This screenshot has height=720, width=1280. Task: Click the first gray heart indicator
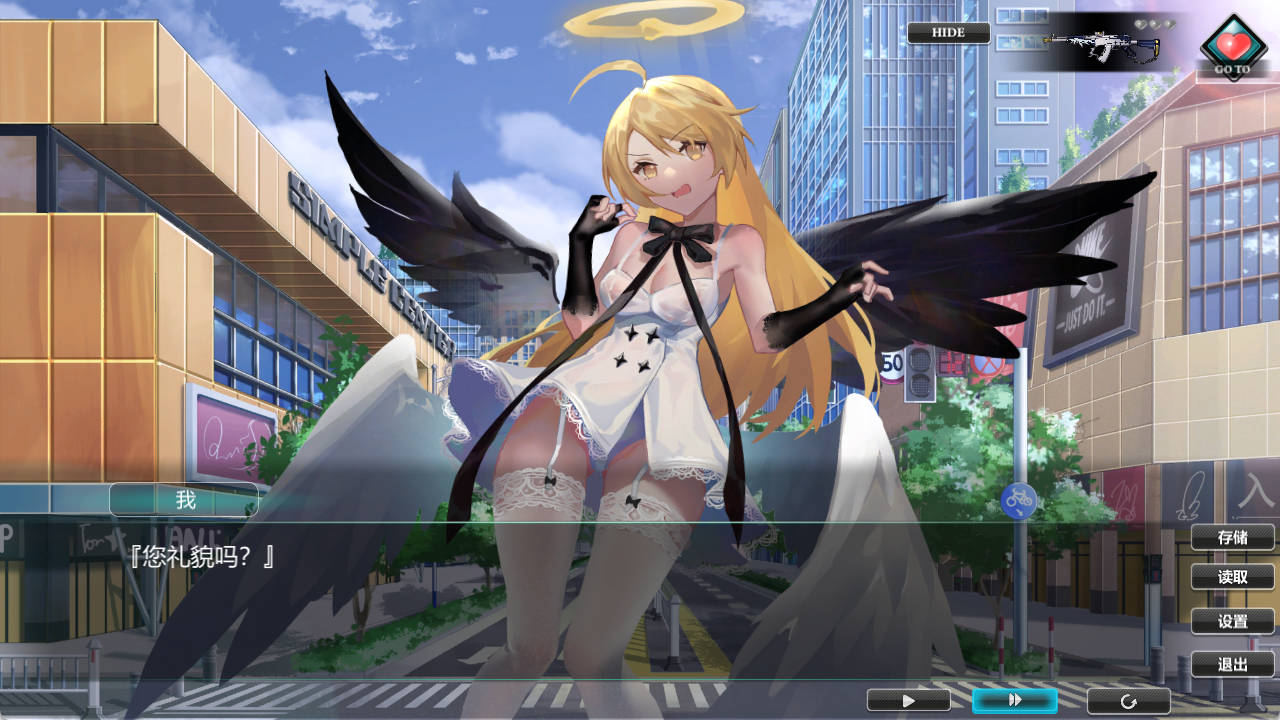click(1140, 23)
